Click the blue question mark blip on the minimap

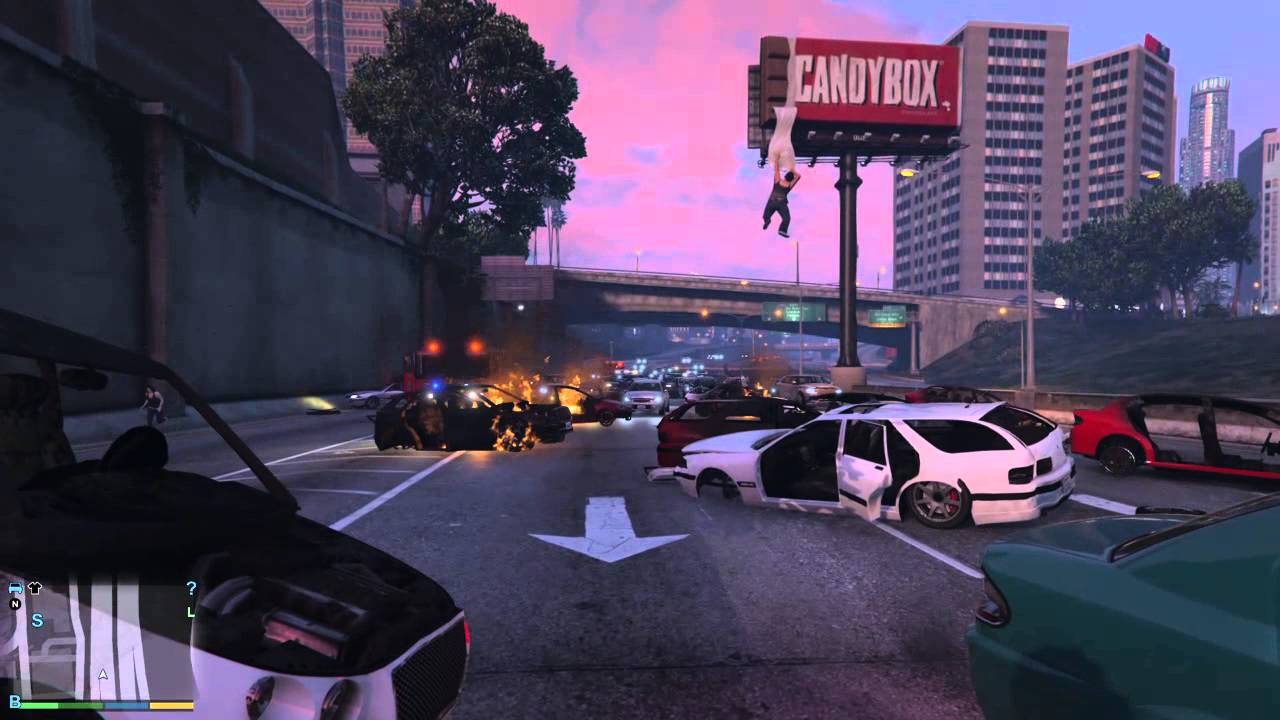click(x=191, y=588)
